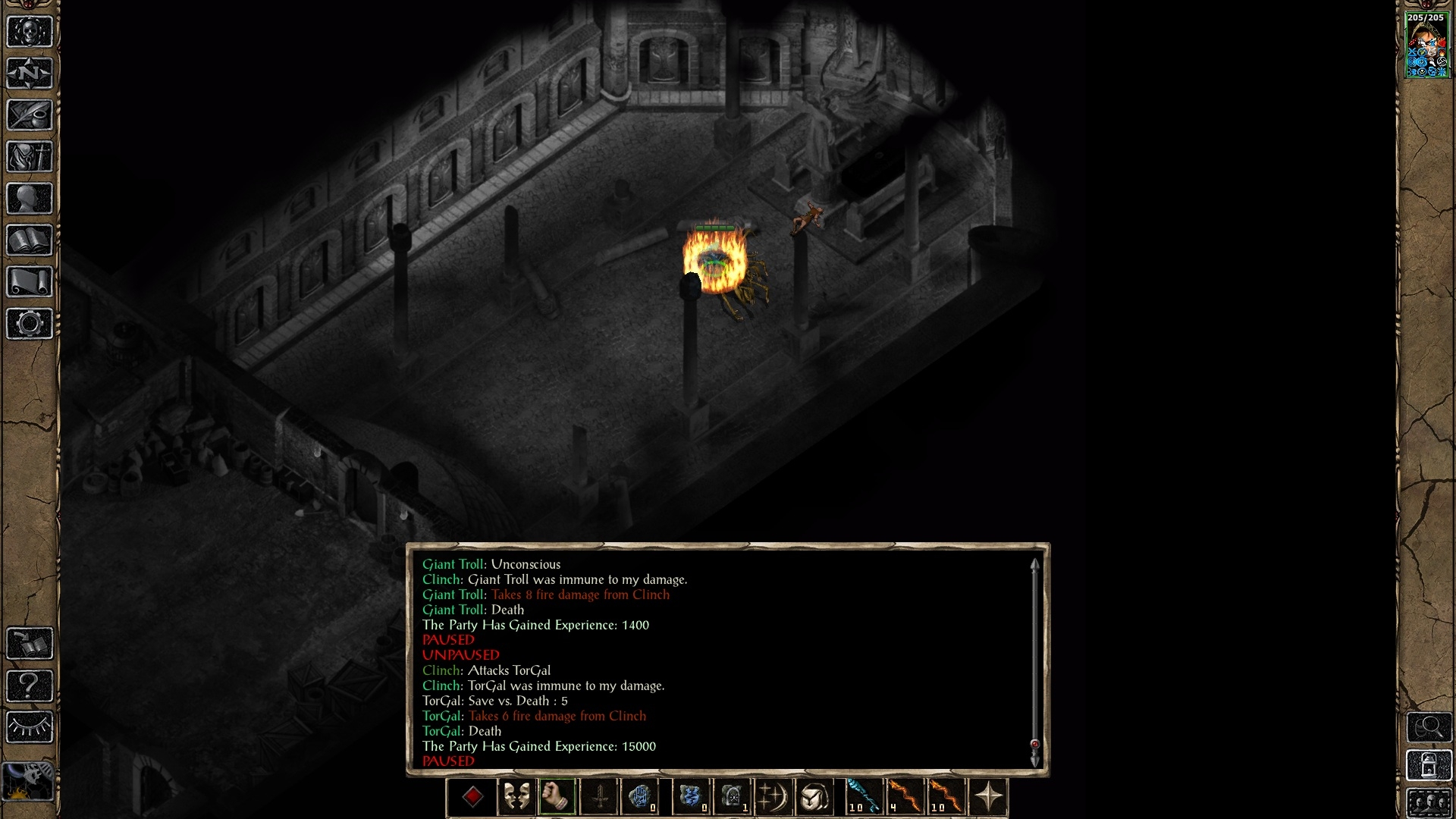Open the area map with compass button
Viewport: 1456px width, 819px height.
(30, 74)
